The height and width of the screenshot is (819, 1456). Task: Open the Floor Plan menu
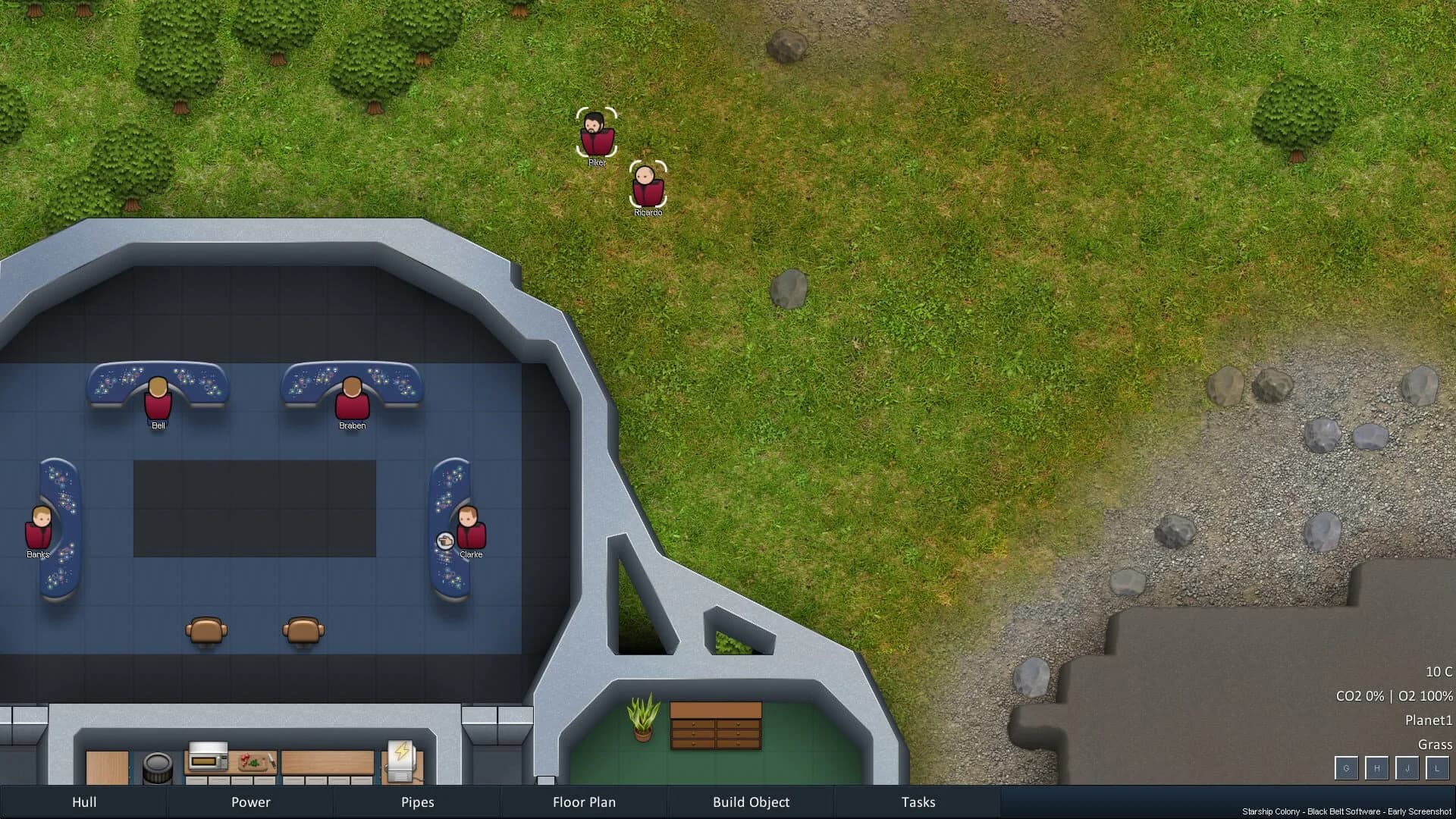(584, 802)
